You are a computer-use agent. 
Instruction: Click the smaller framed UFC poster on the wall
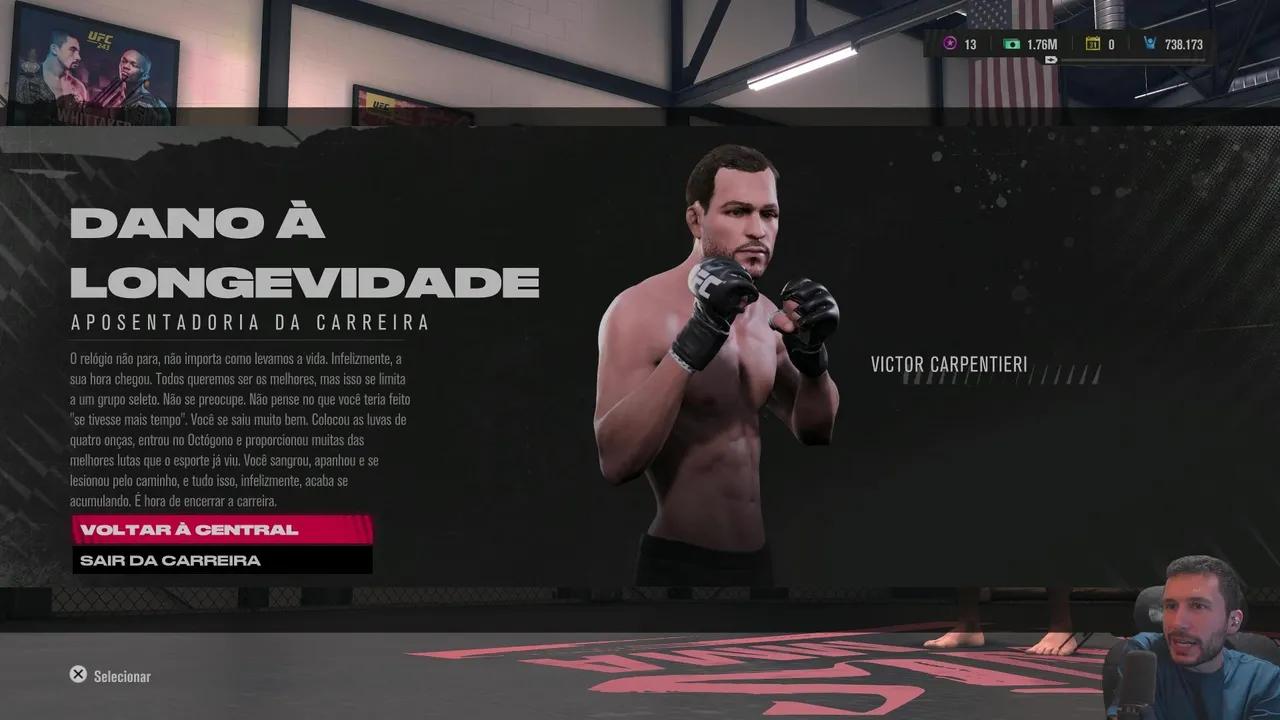[x=382, y=105]
